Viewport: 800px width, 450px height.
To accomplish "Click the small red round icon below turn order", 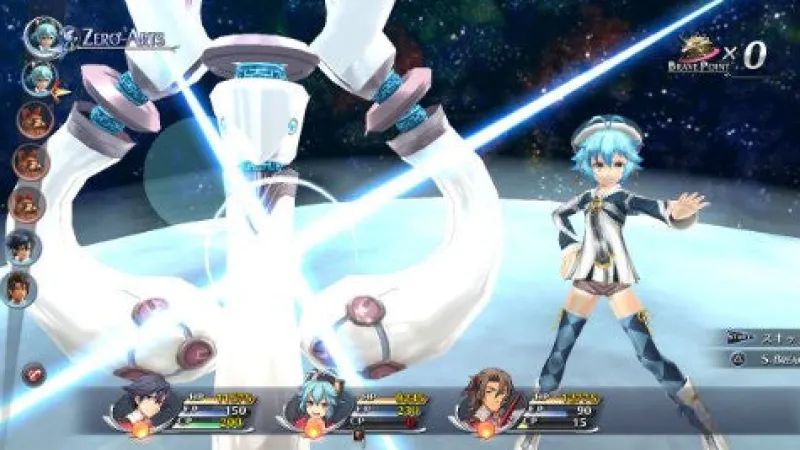I will 33,374.
